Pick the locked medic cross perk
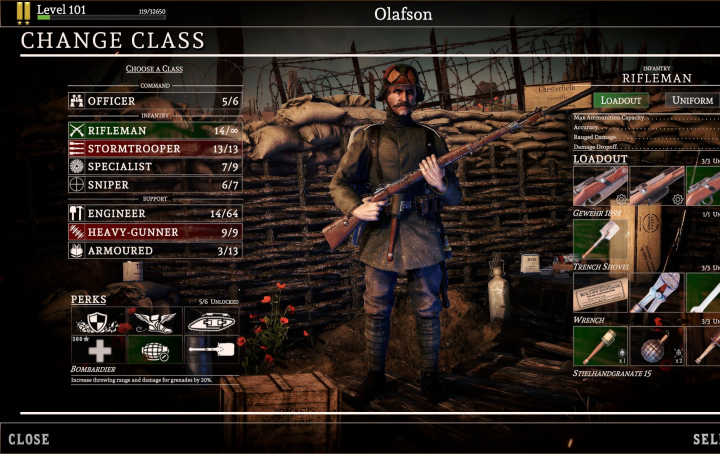Viewport: 720px width, 454px height. [98, 349]
